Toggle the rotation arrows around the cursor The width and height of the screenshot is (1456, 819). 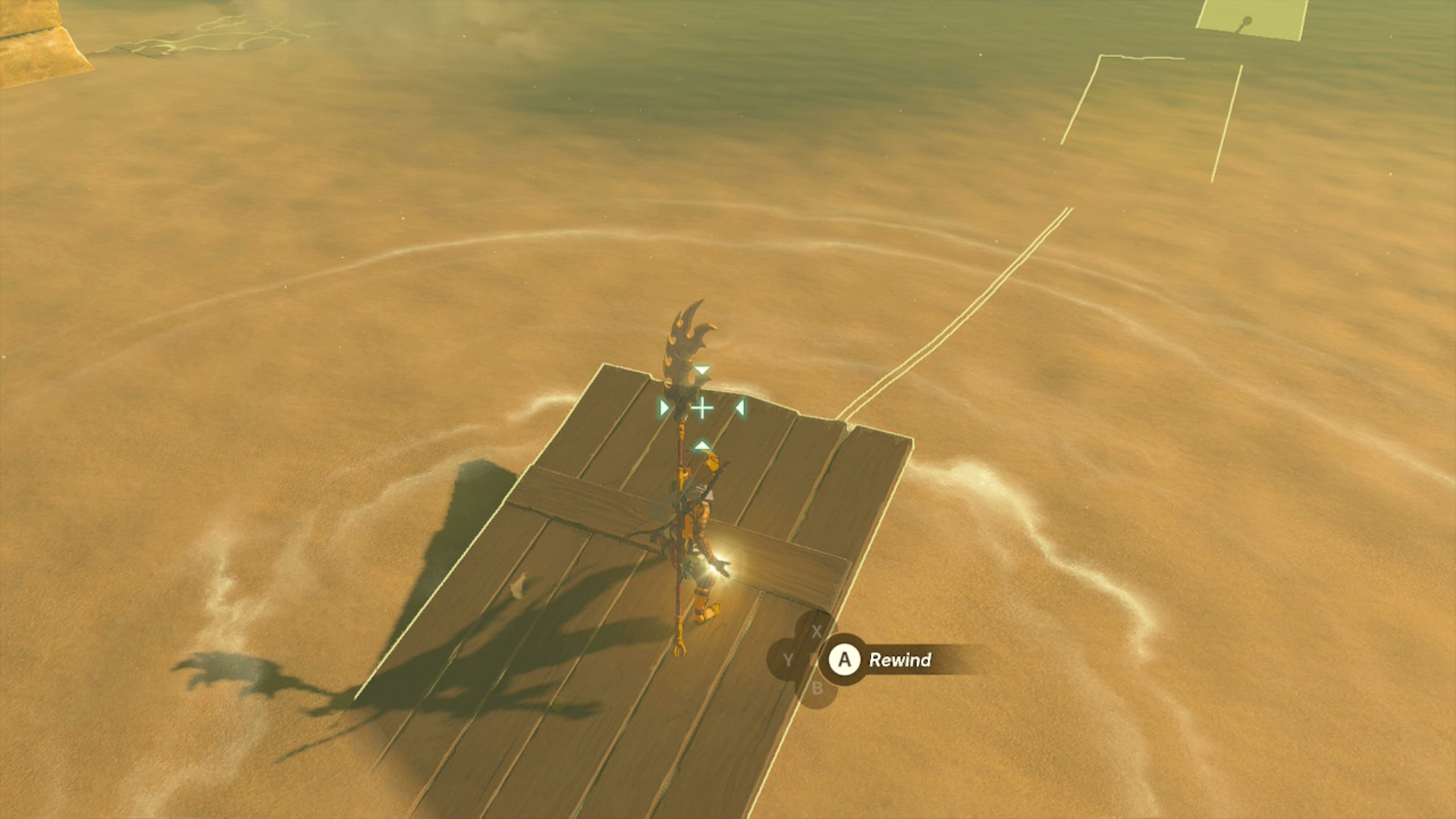703,407
